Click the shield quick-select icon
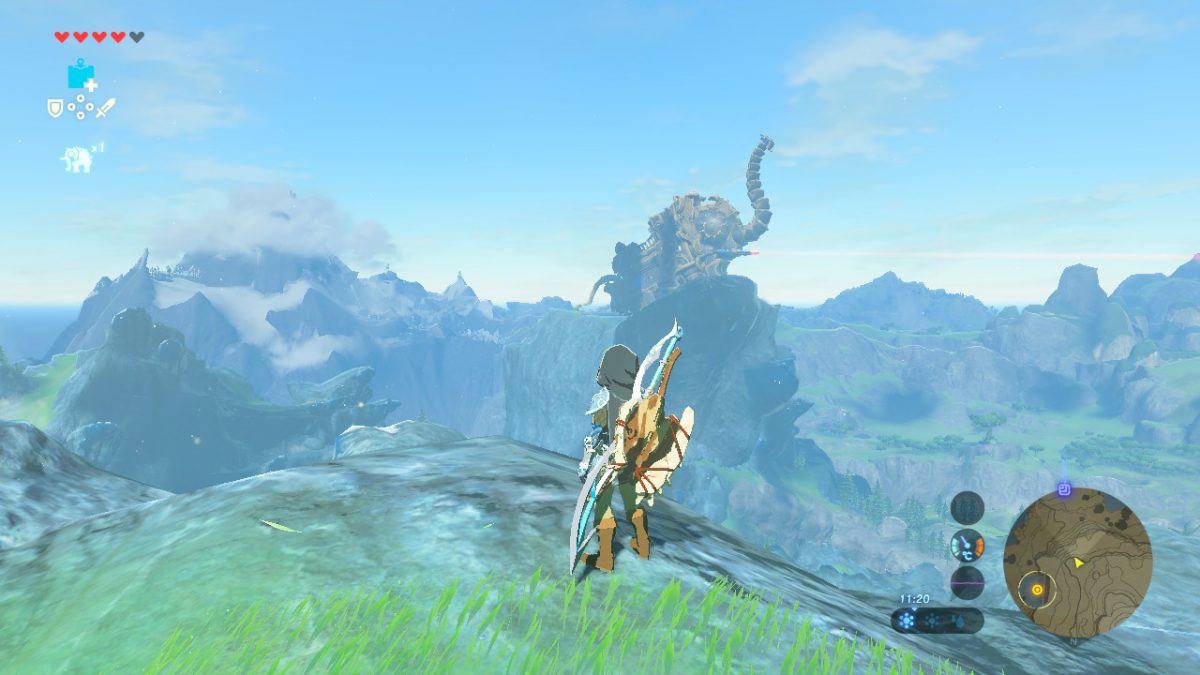The height and width of the screenshot is (675, 1200). (55, 107)
